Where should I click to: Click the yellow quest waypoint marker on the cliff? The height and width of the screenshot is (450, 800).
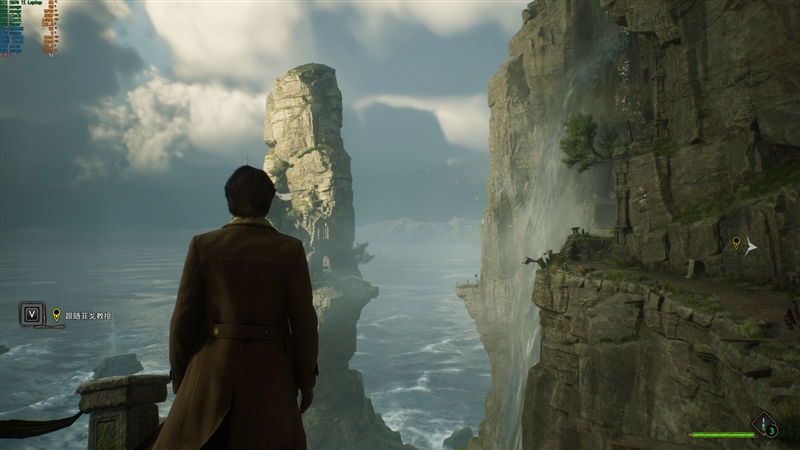click(736, 243)
